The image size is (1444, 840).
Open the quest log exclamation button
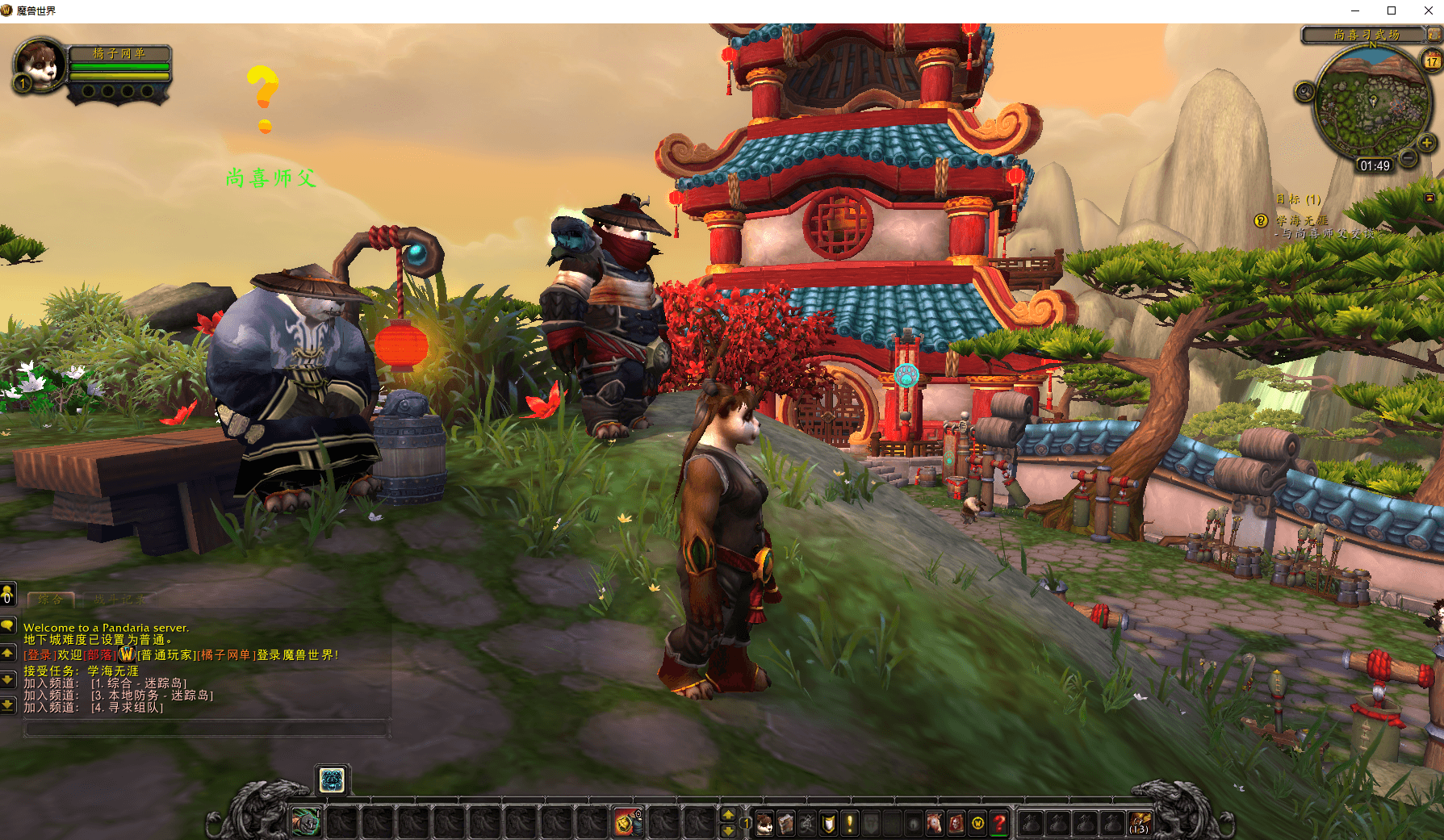[849, 823]
